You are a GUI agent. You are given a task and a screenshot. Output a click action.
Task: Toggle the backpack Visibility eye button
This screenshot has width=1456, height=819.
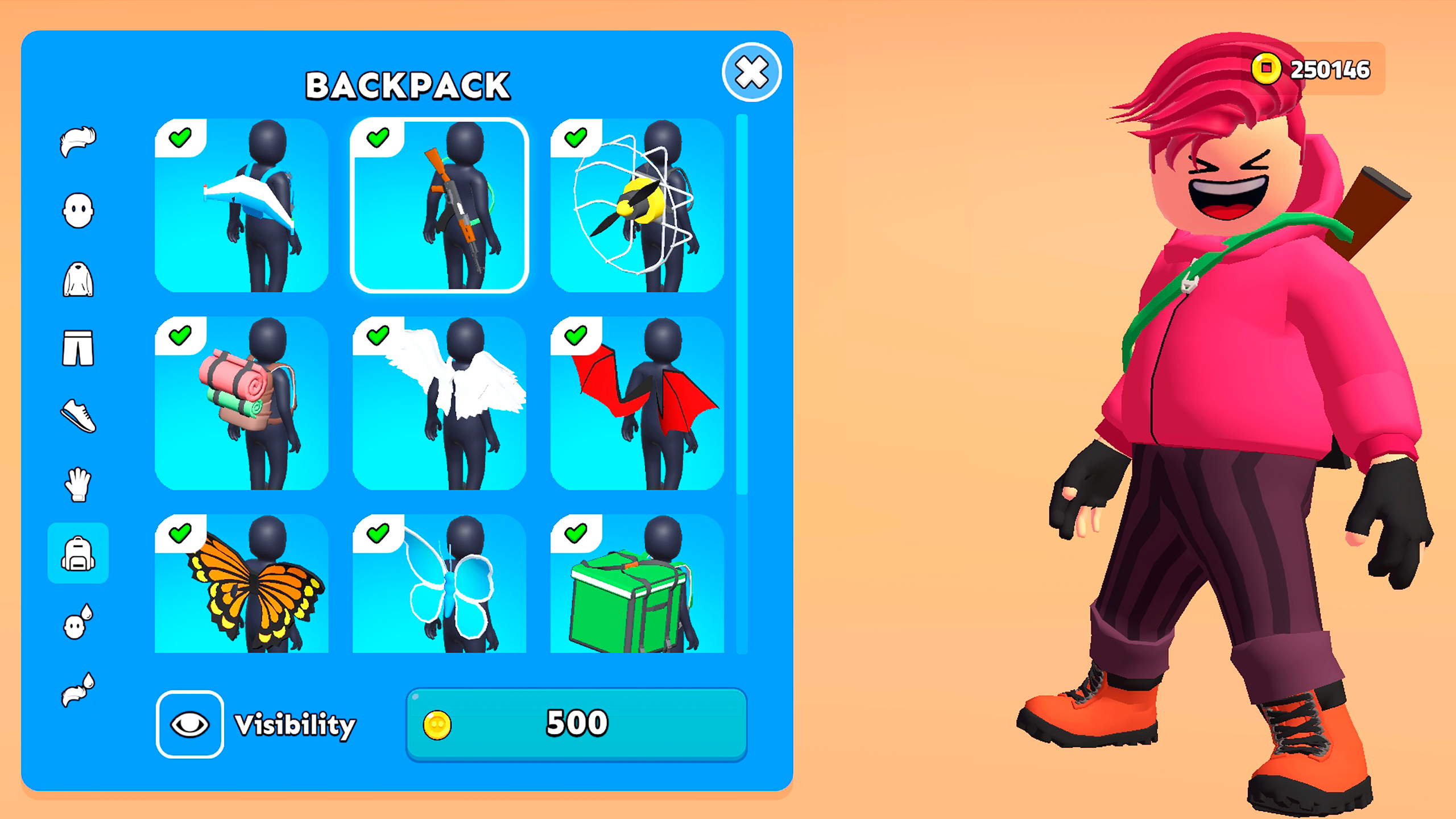(x=189, y=723)
